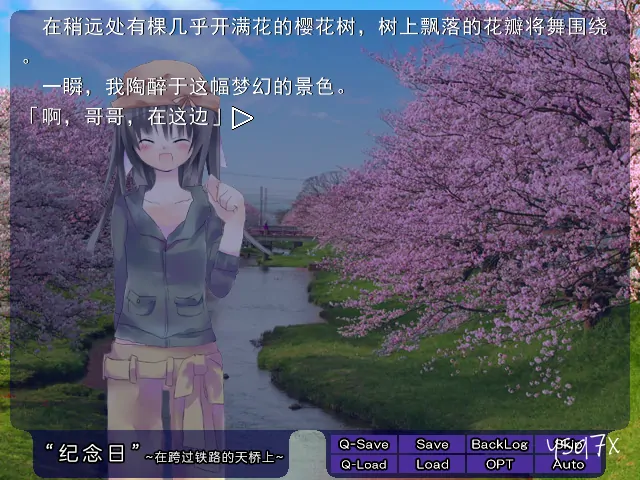The image size is (640, 480).
Task: Advance dialogue via the arrow indicator
Action: tap(242, 119)
